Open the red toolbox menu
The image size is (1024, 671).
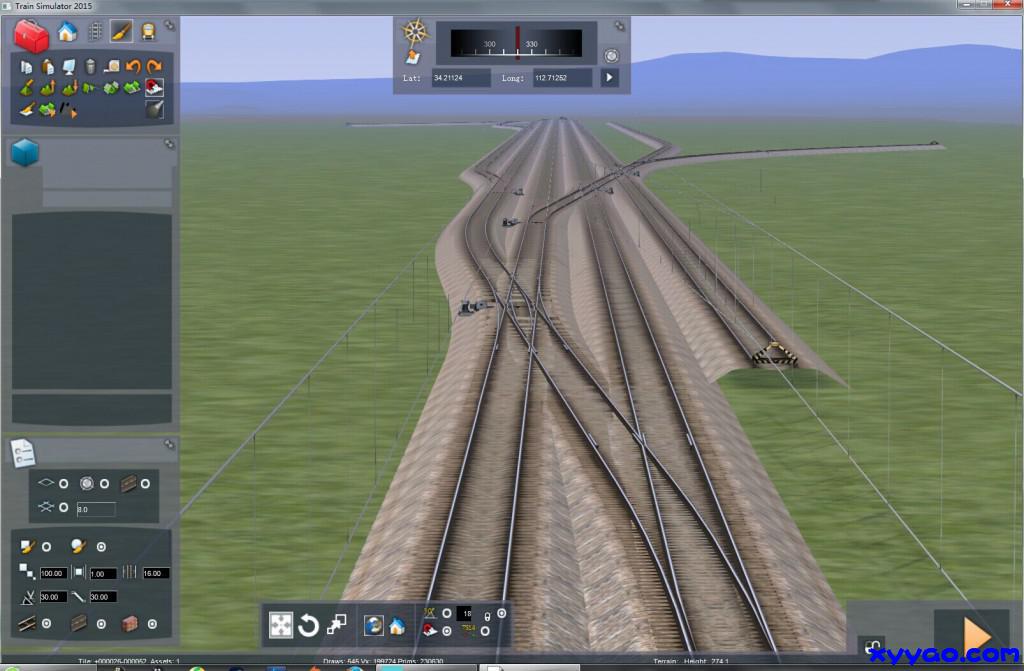coord(31,36)
